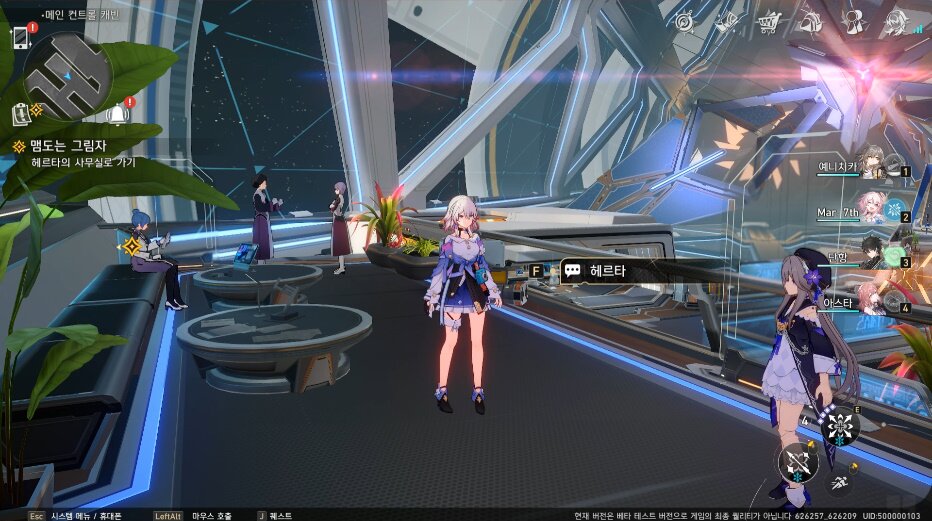Activate the technique skill button

(840, 427)
